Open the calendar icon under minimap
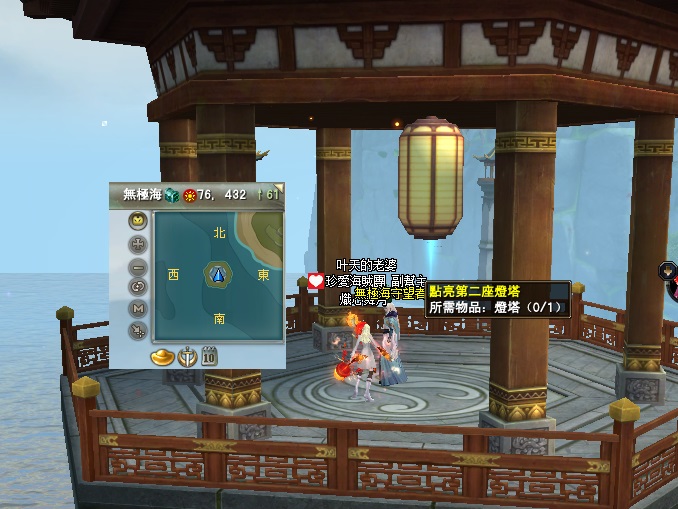This screenshot has height=509, width=678. tap(210, 356)
